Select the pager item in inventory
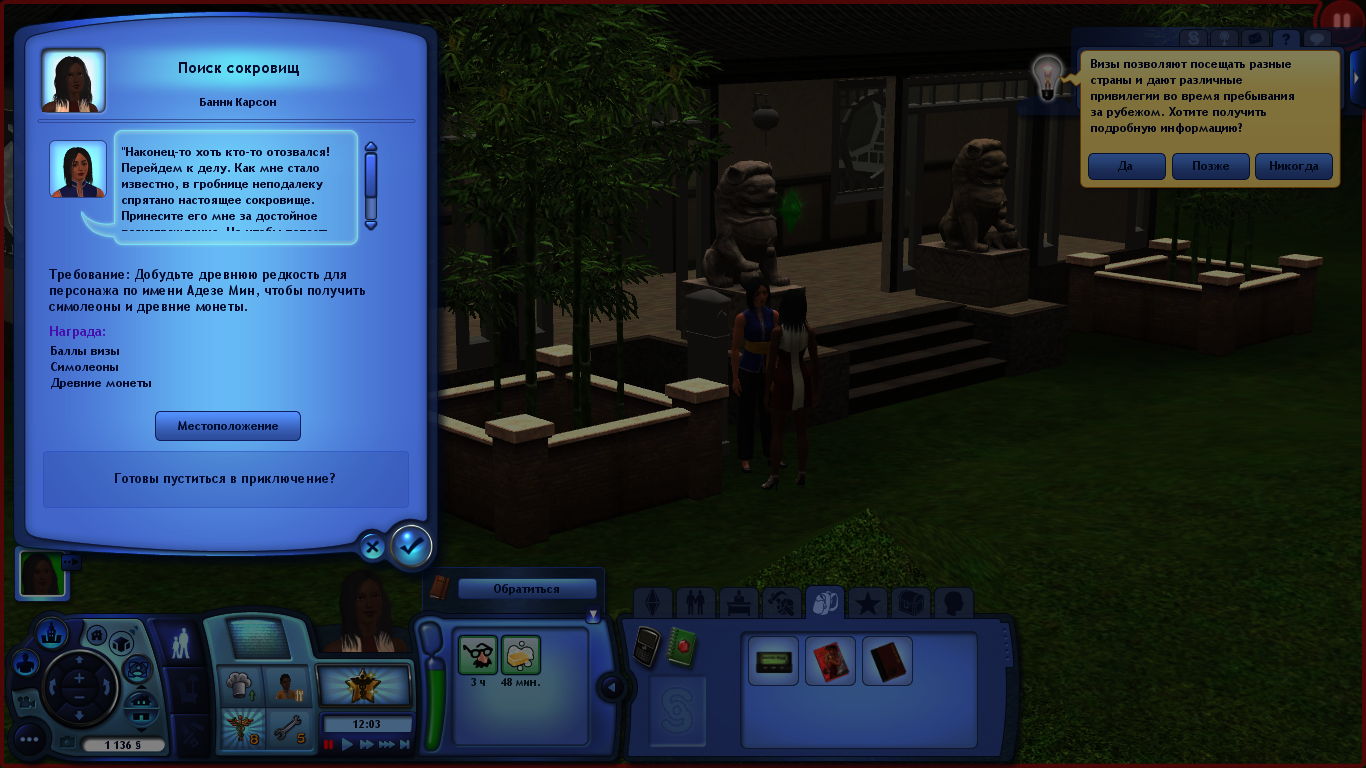Viewport: 1366px width, 768px height. (774, 661)
